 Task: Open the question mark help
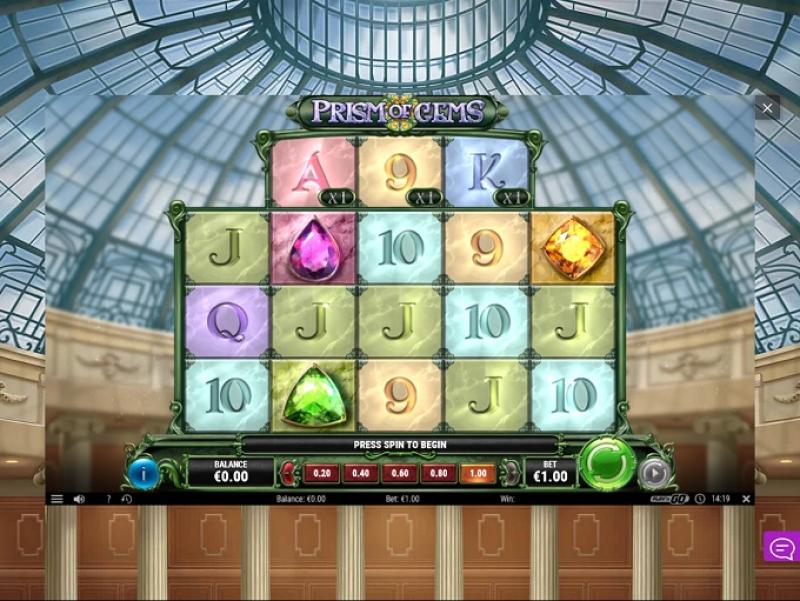click(108, 498)
